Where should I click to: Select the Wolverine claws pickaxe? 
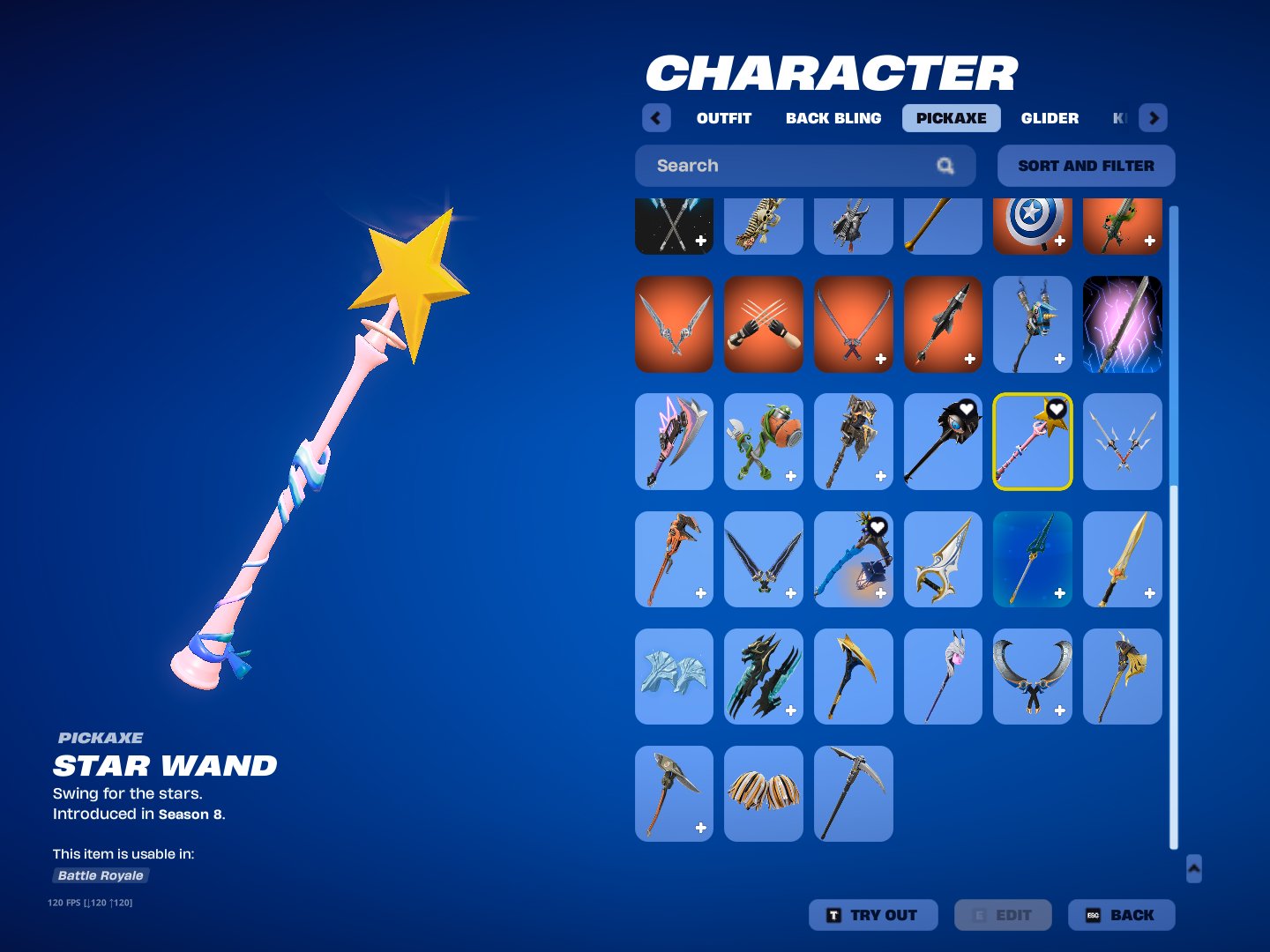tap(763, 324)
